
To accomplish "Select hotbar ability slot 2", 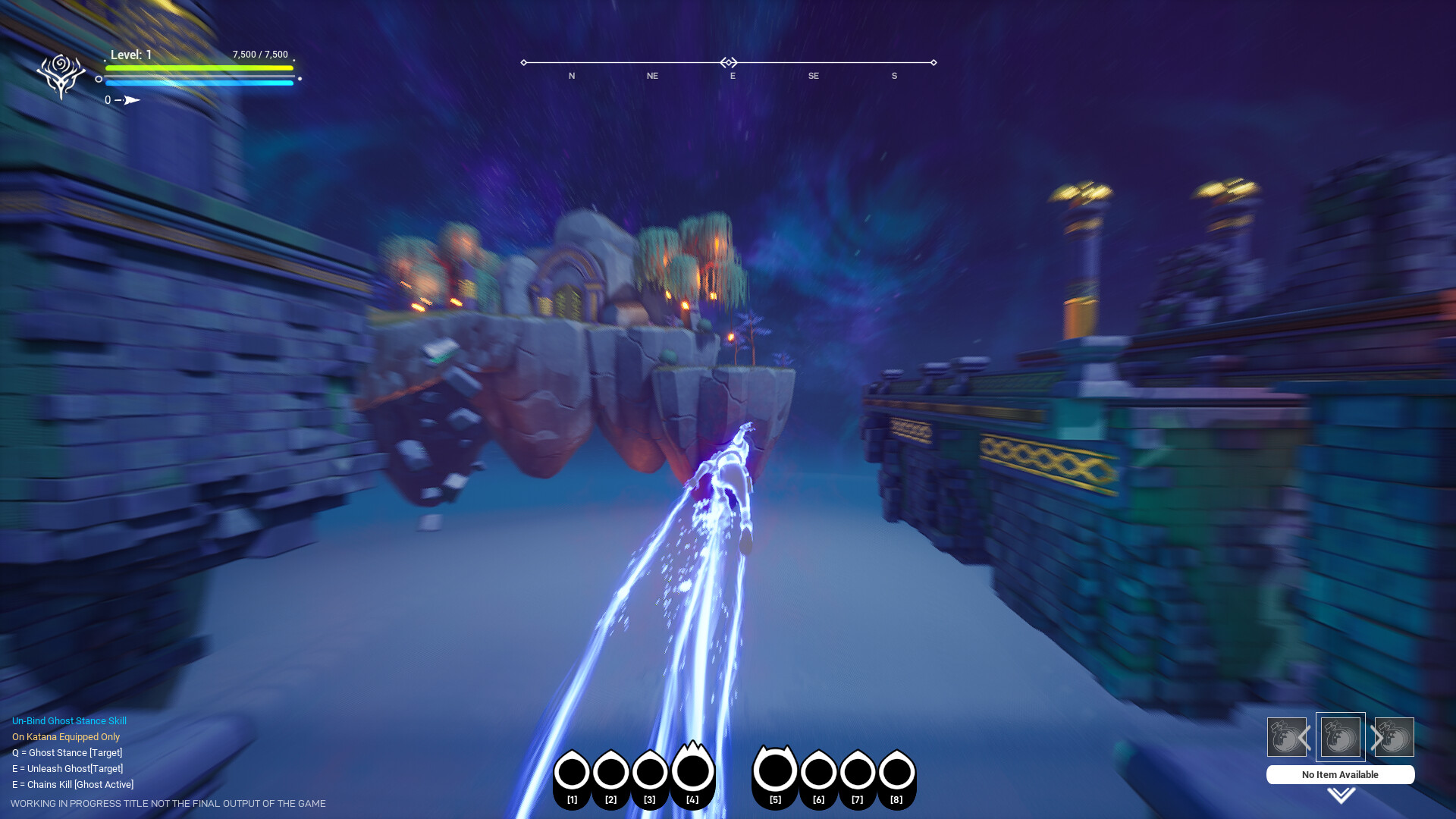I will coord(611,773).
